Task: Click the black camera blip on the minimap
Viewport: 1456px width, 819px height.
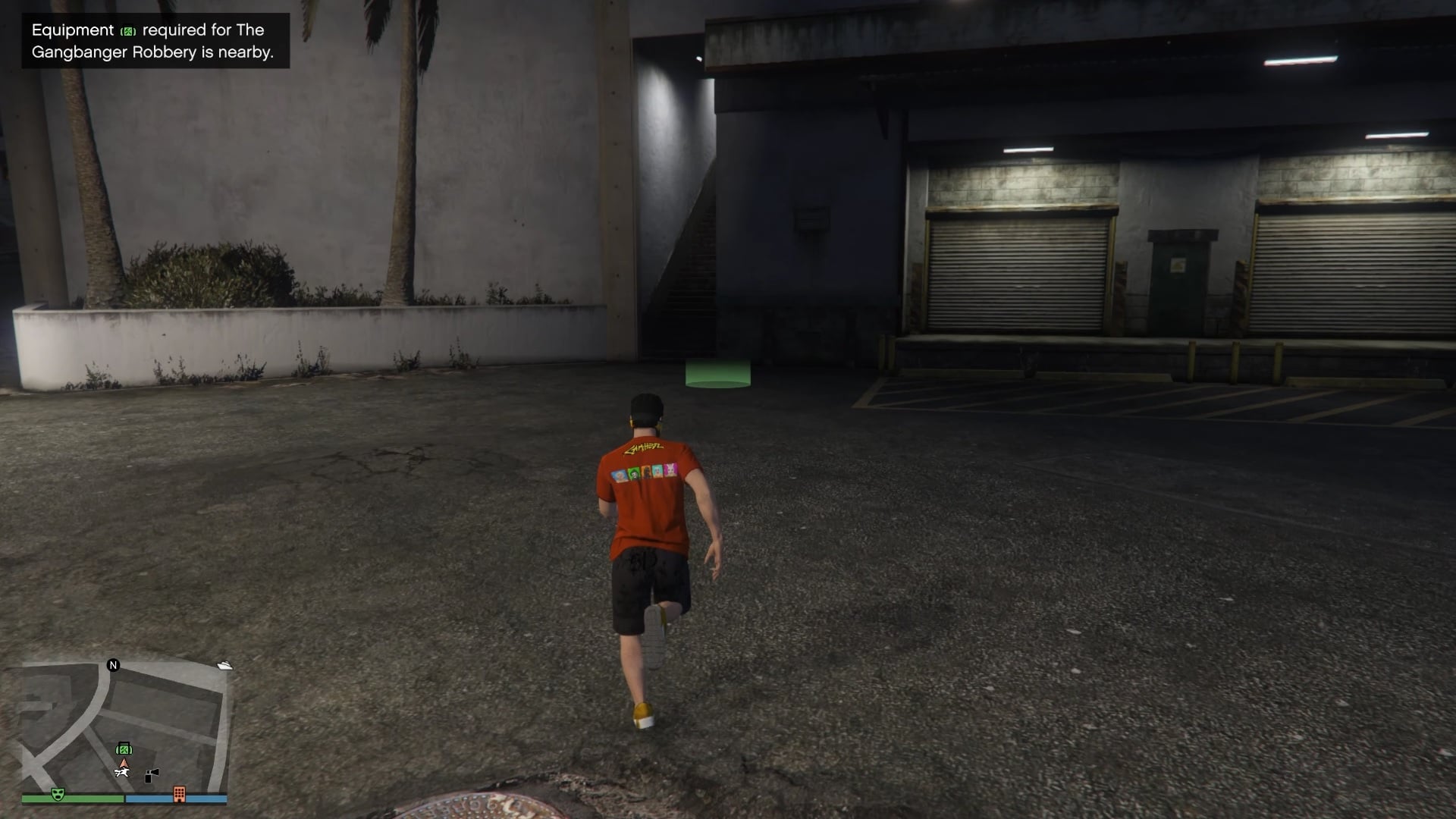Action: pos(152,774)
